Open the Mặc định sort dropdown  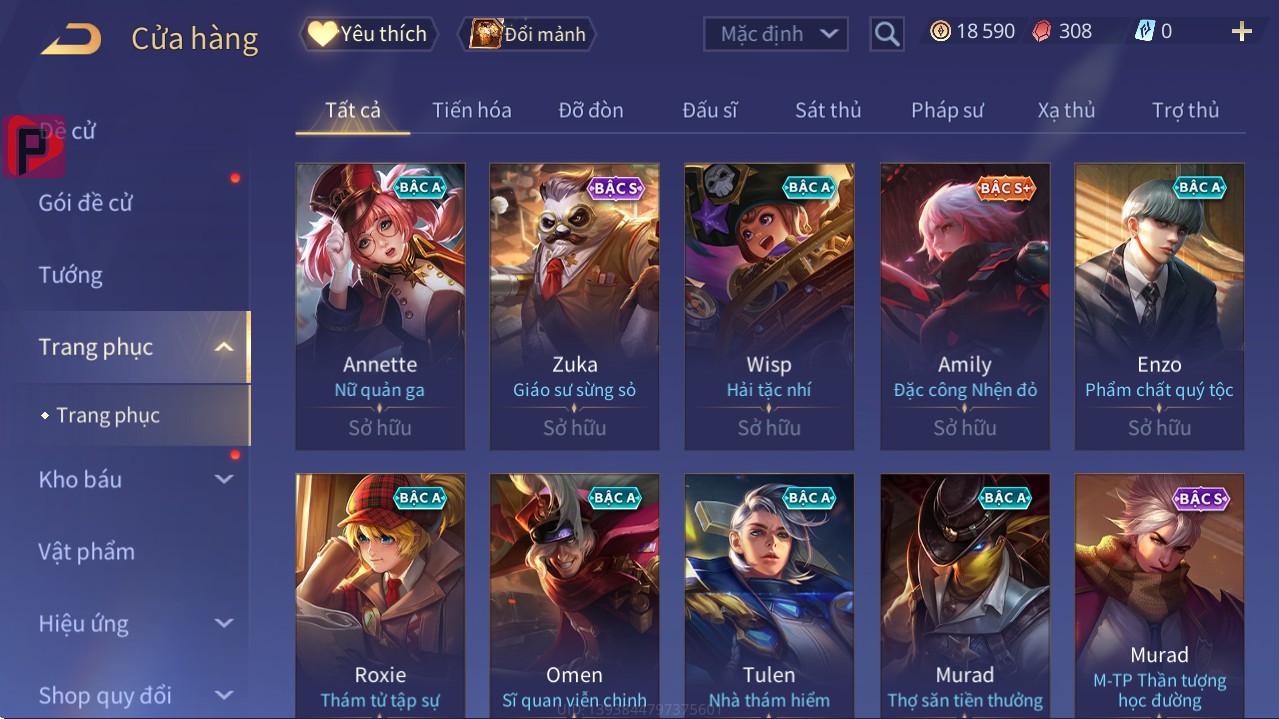point(776,34)
